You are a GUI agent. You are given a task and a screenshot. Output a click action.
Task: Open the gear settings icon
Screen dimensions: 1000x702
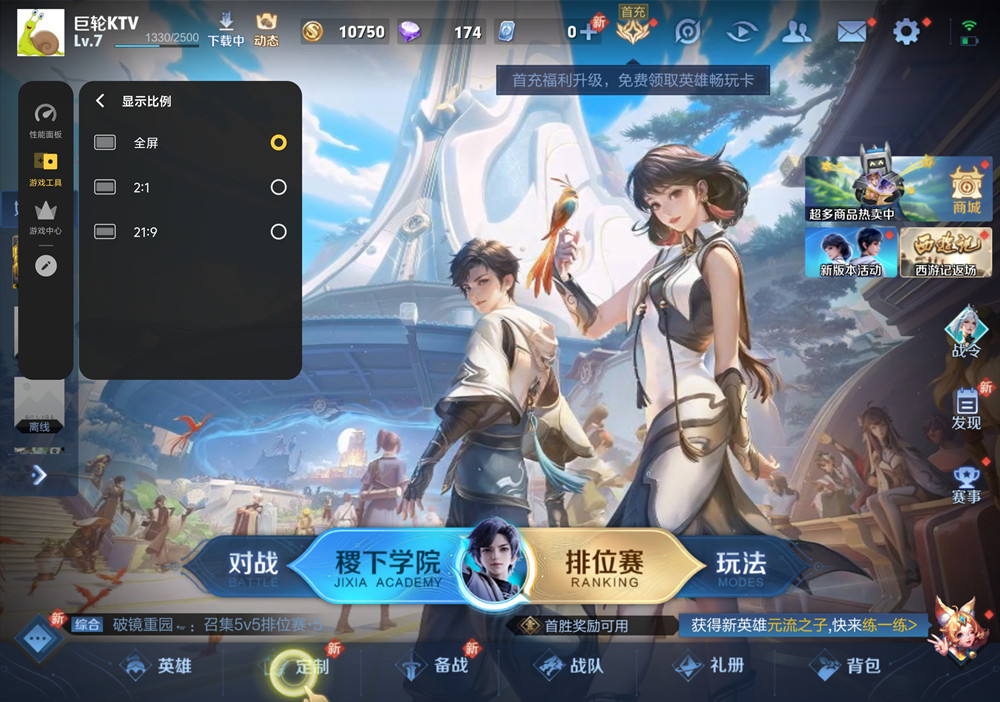click(906, 32)
